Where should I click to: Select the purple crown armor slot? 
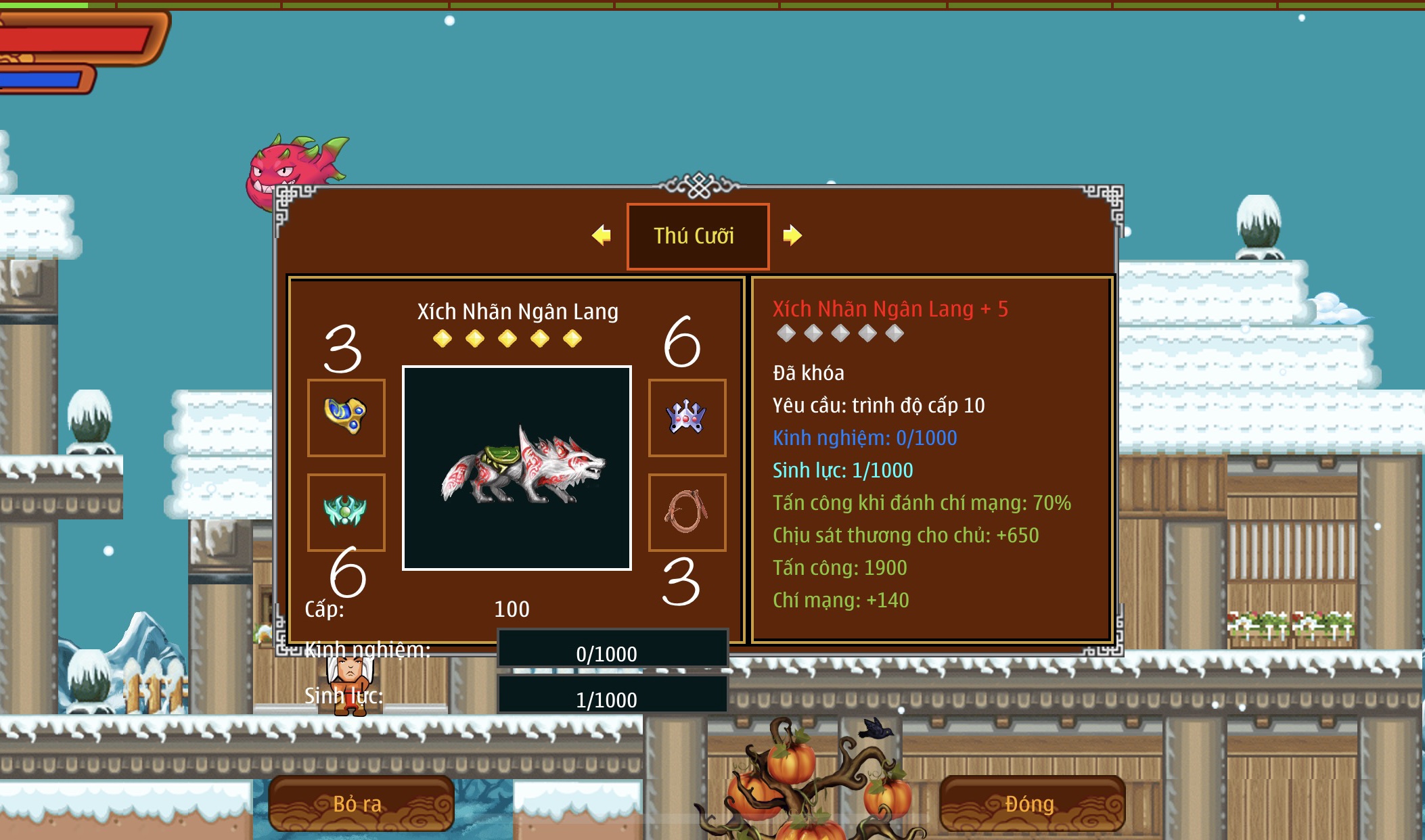pos(687,417)
